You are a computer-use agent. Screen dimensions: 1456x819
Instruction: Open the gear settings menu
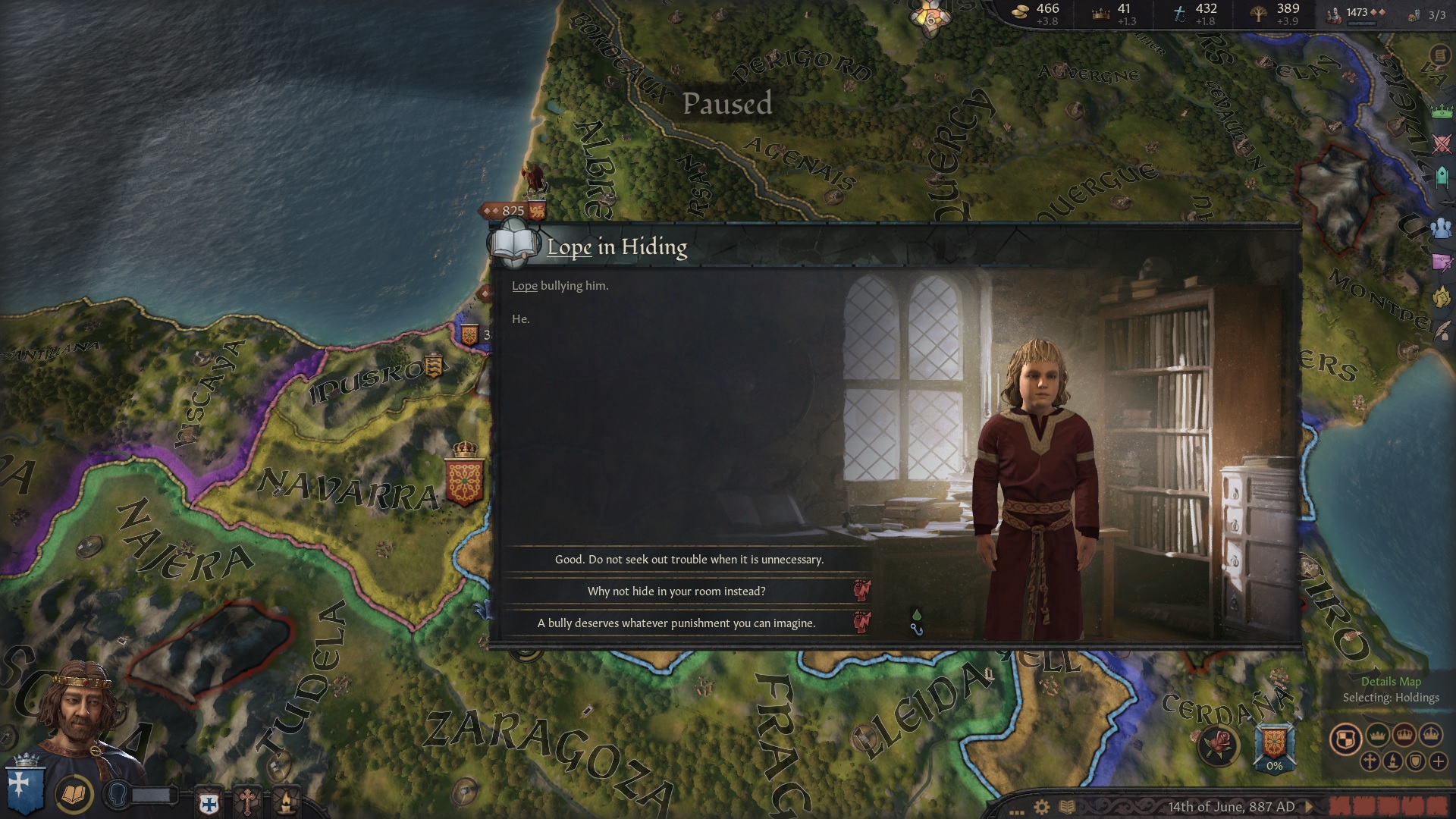pos(1042,807)
